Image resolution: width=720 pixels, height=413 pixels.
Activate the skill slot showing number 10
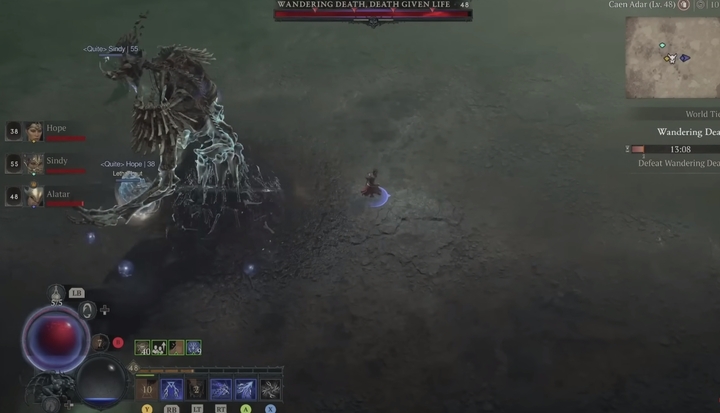[147, 389]
